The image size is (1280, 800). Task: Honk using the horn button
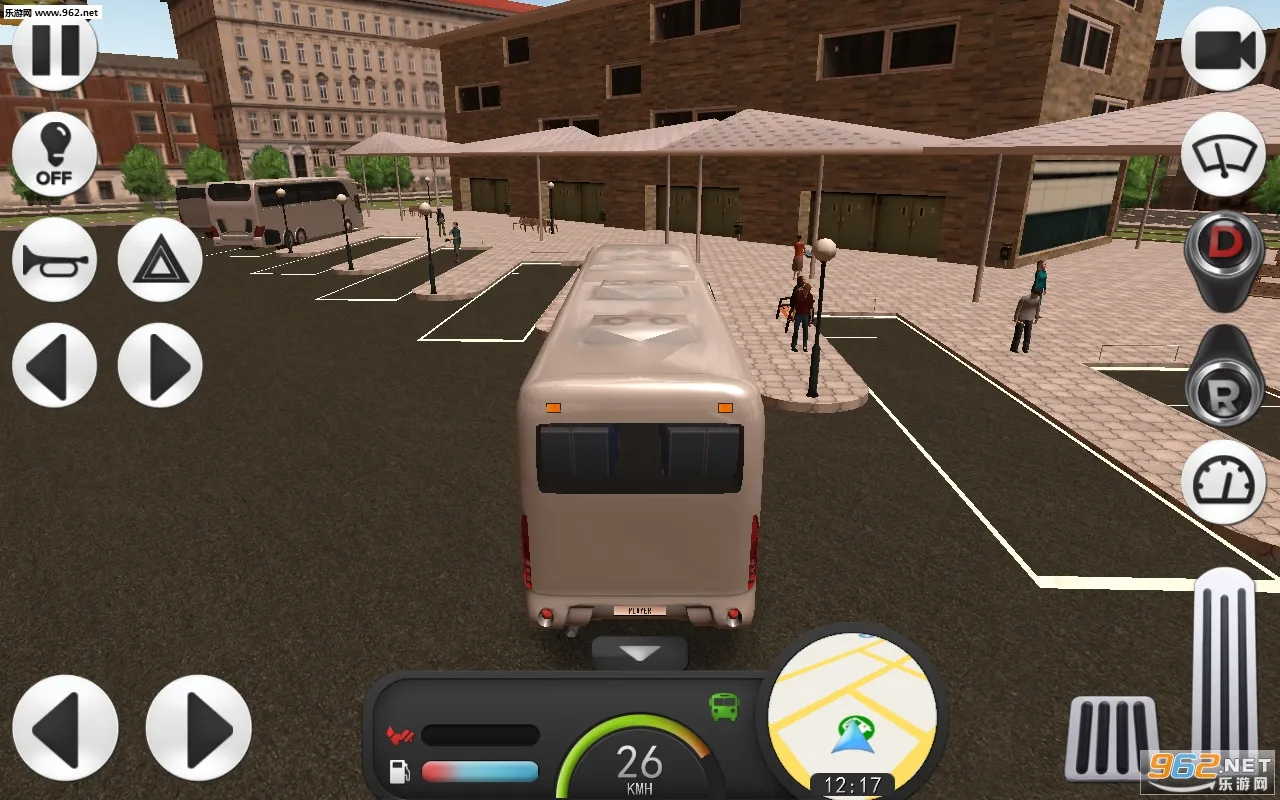(x=54, y=260)
